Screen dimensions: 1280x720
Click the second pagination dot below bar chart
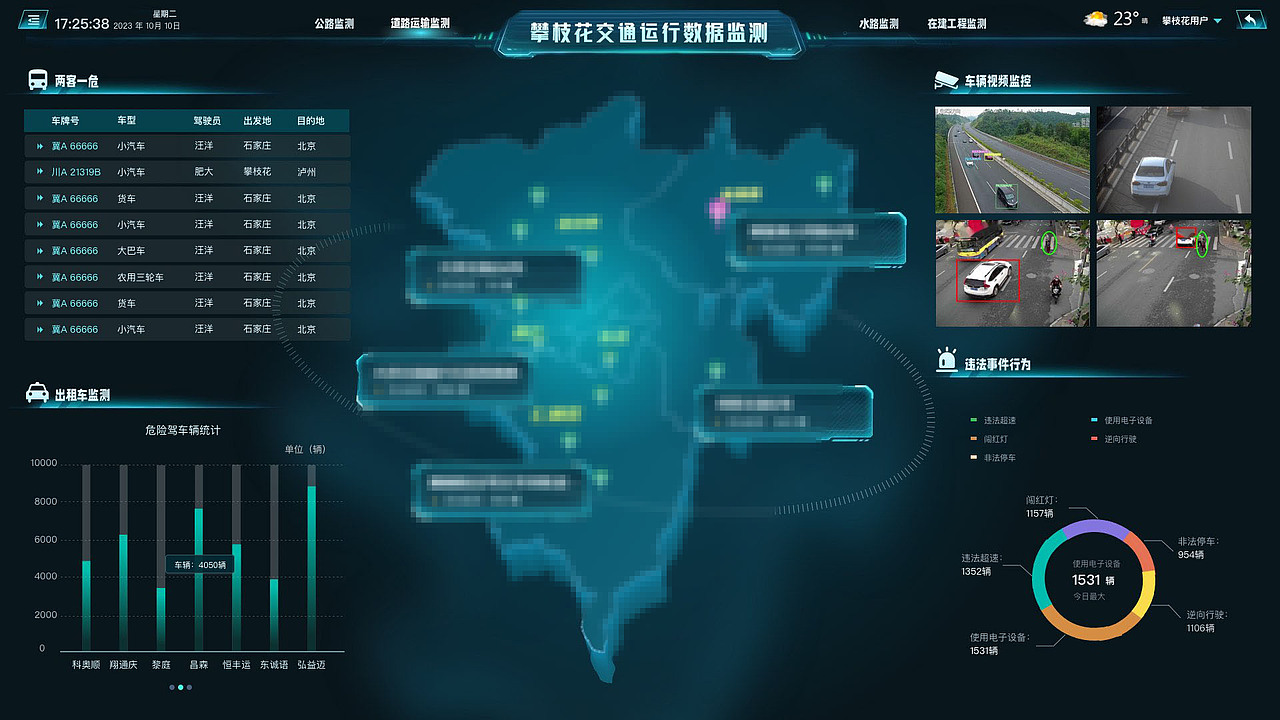coord(180,687)
